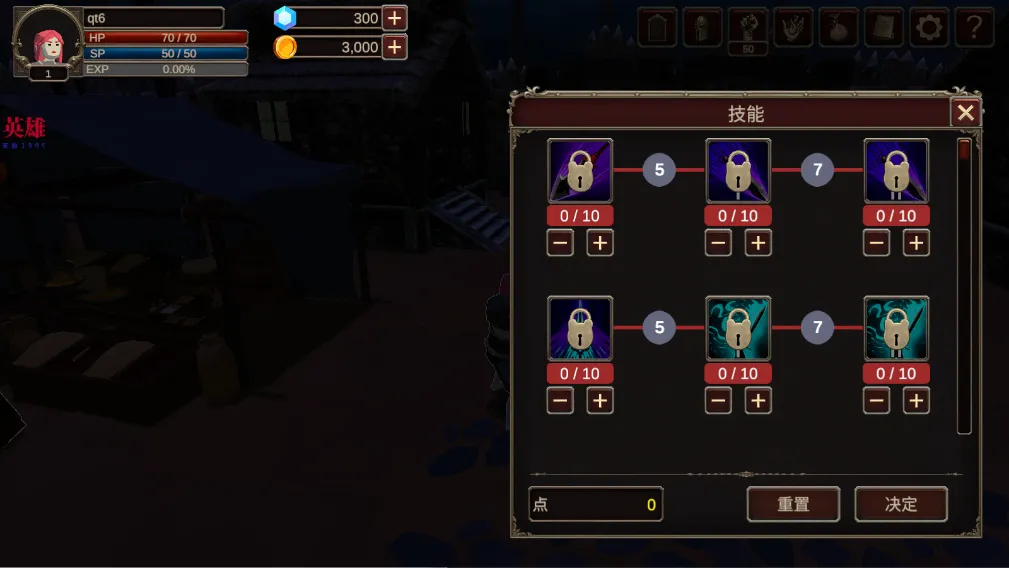Open the hero portrait panel
Image resolution: width=1009 pixels, height=568 pixels.
(x=47, y=40)
